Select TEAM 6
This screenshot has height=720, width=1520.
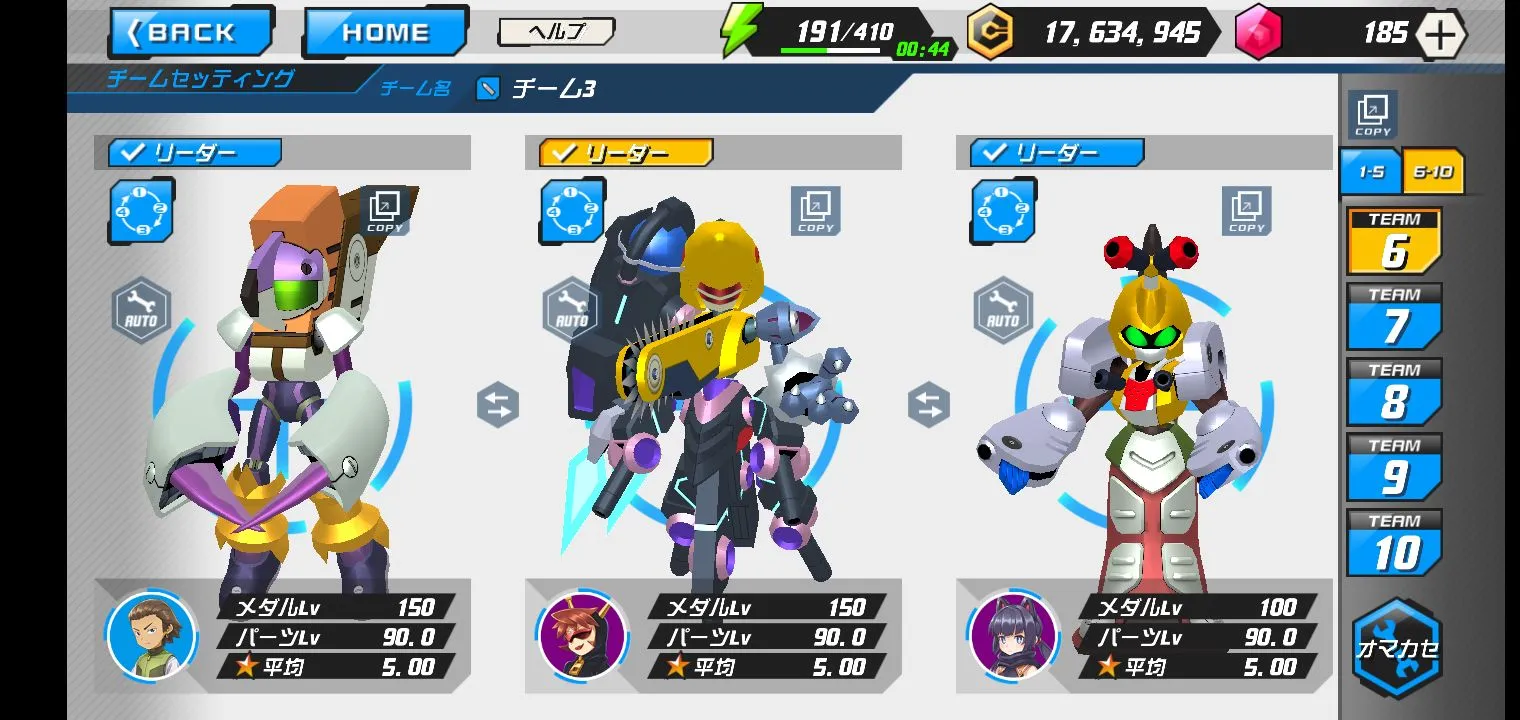(1394, 242)
